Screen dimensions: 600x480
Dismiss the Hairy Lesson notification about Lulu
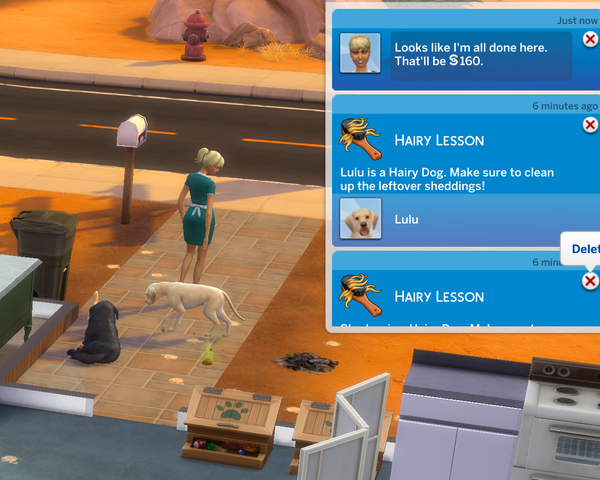[x=590, y=125]
